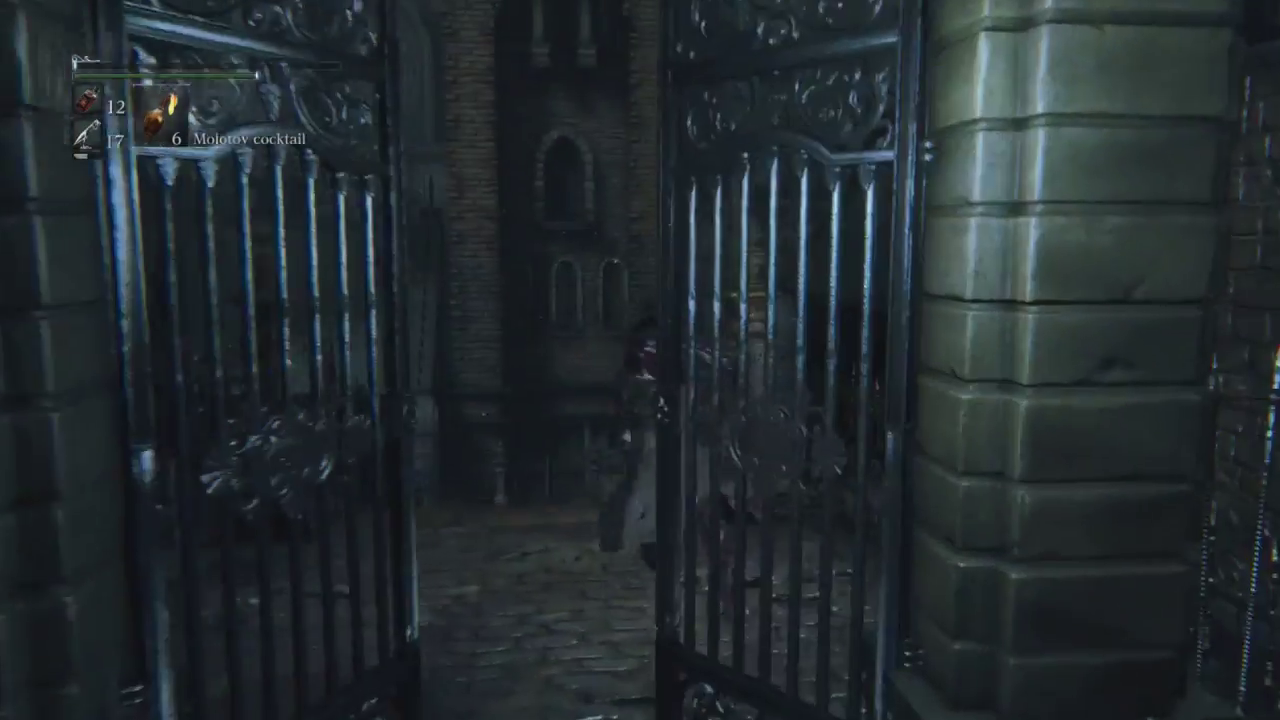Click the Blood Vial count showing 12

point(115,107)
